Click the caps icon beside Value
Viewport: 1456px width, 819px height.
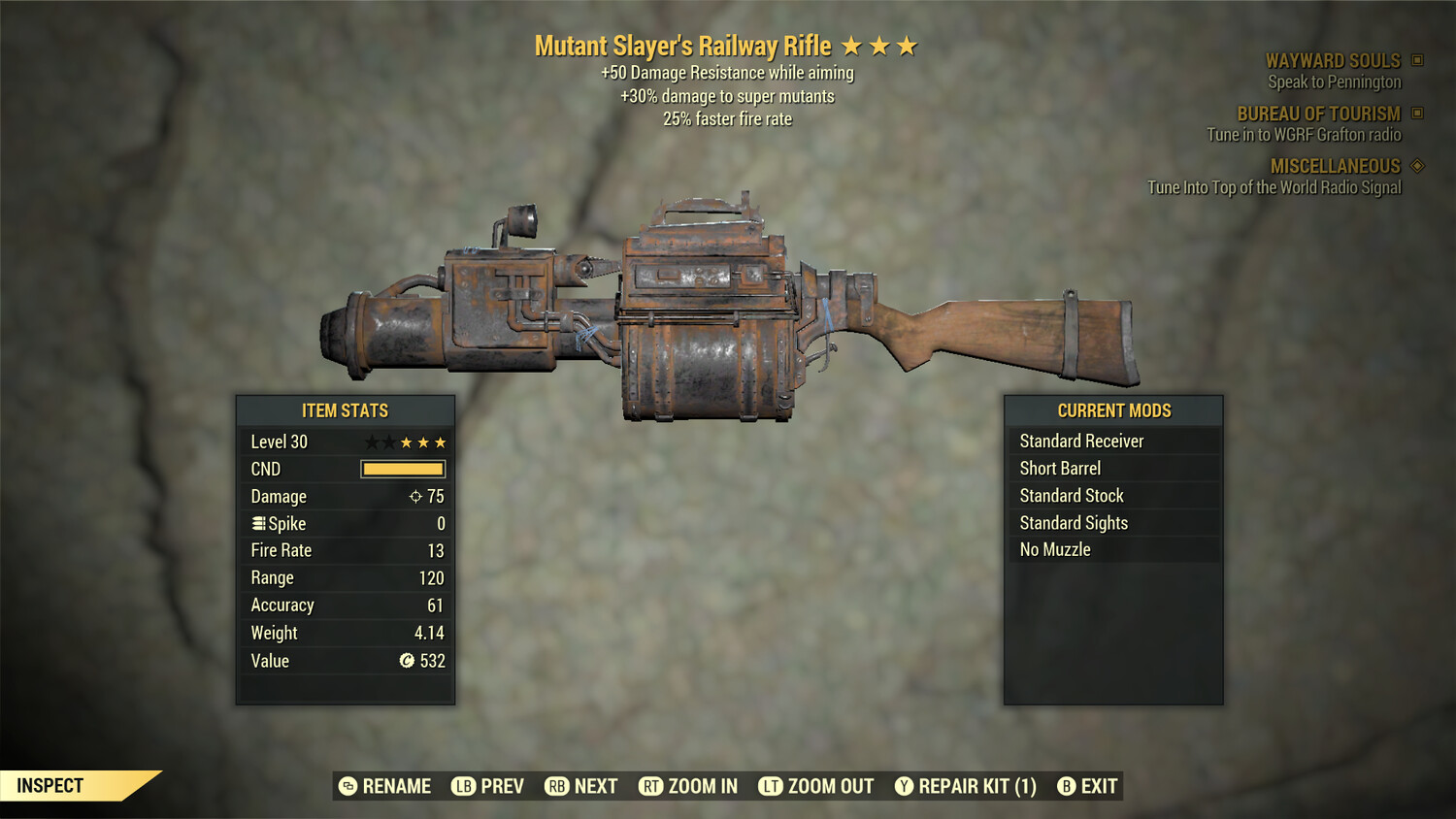point(408,661)
